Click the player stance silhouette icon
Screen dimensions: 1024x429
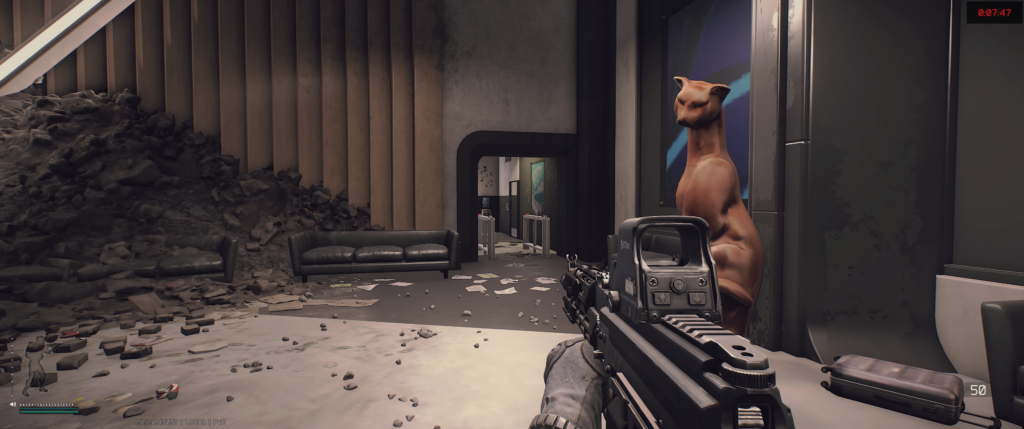point(37,372)
